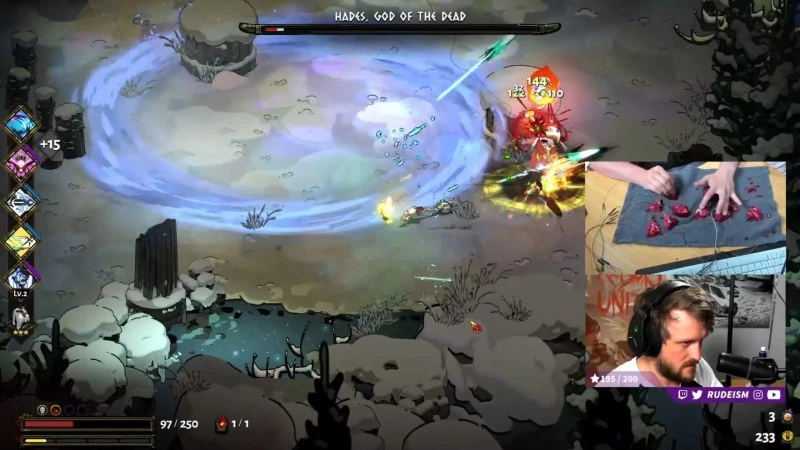Select the top blue swirl boon icon
The image size is (800, 450).
tap(21, 124)
